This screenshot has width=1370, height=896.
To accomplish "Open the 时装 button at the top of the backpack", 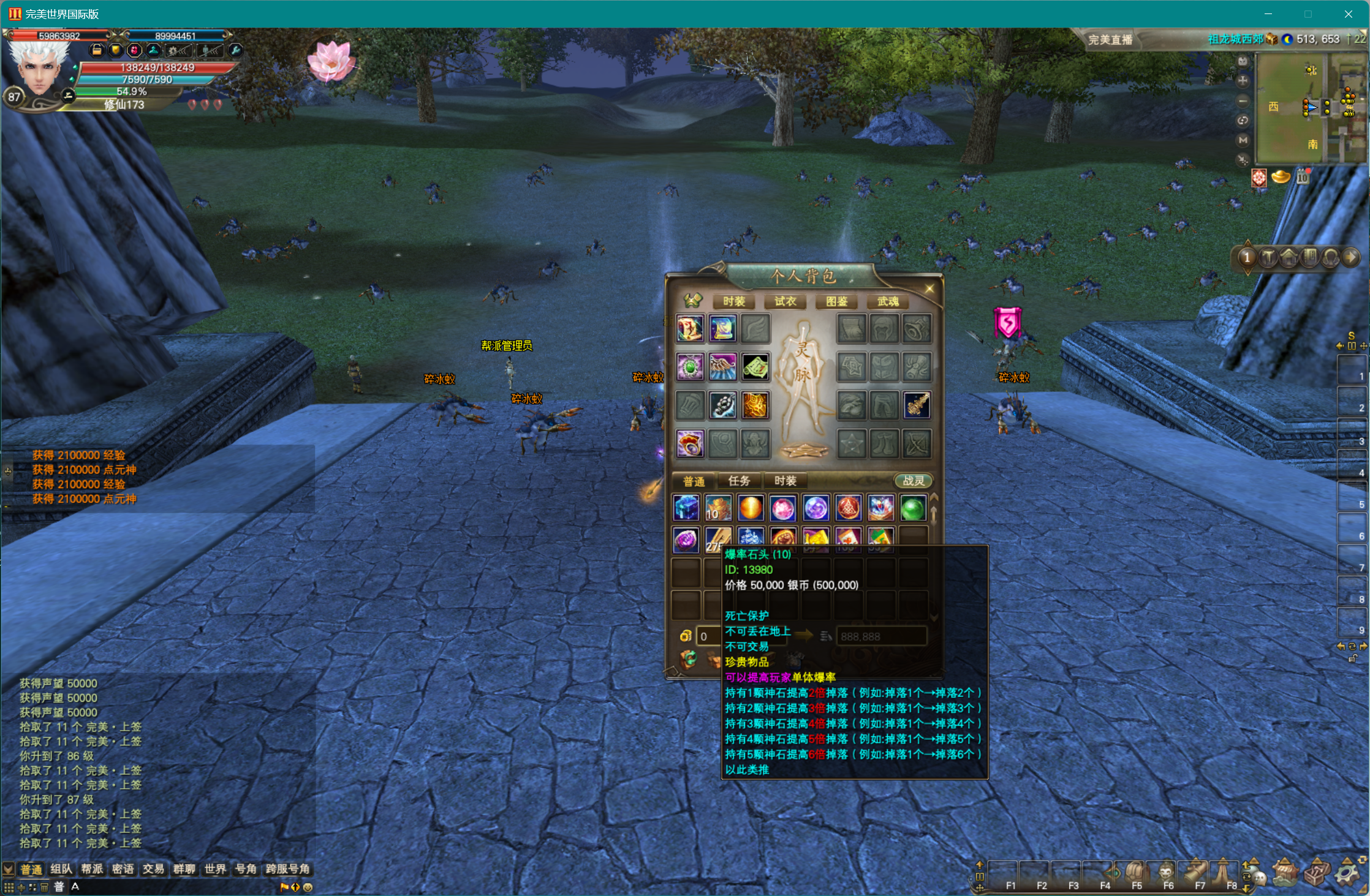I will point(733,301).
